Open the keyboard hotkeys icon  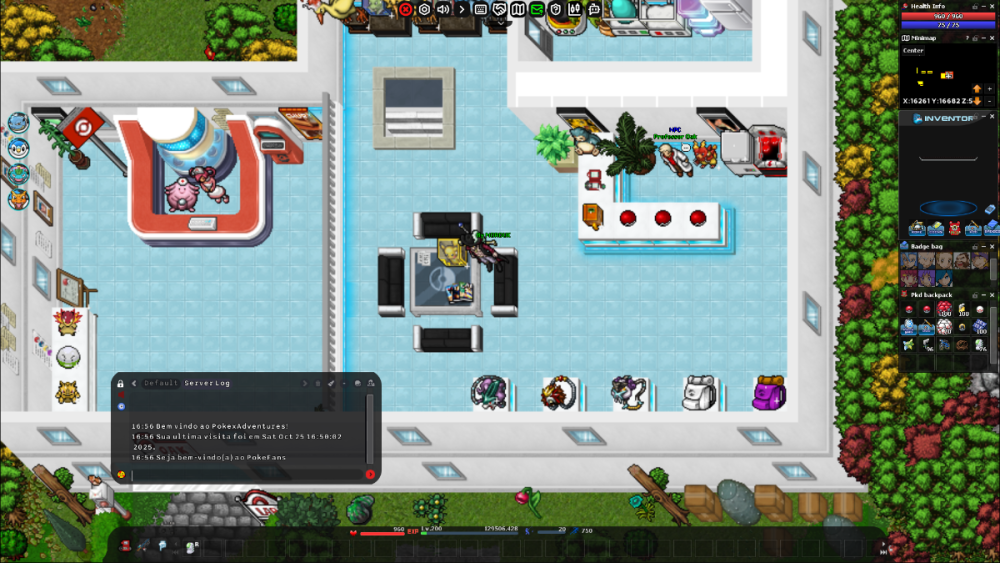[x=481, y=9]
